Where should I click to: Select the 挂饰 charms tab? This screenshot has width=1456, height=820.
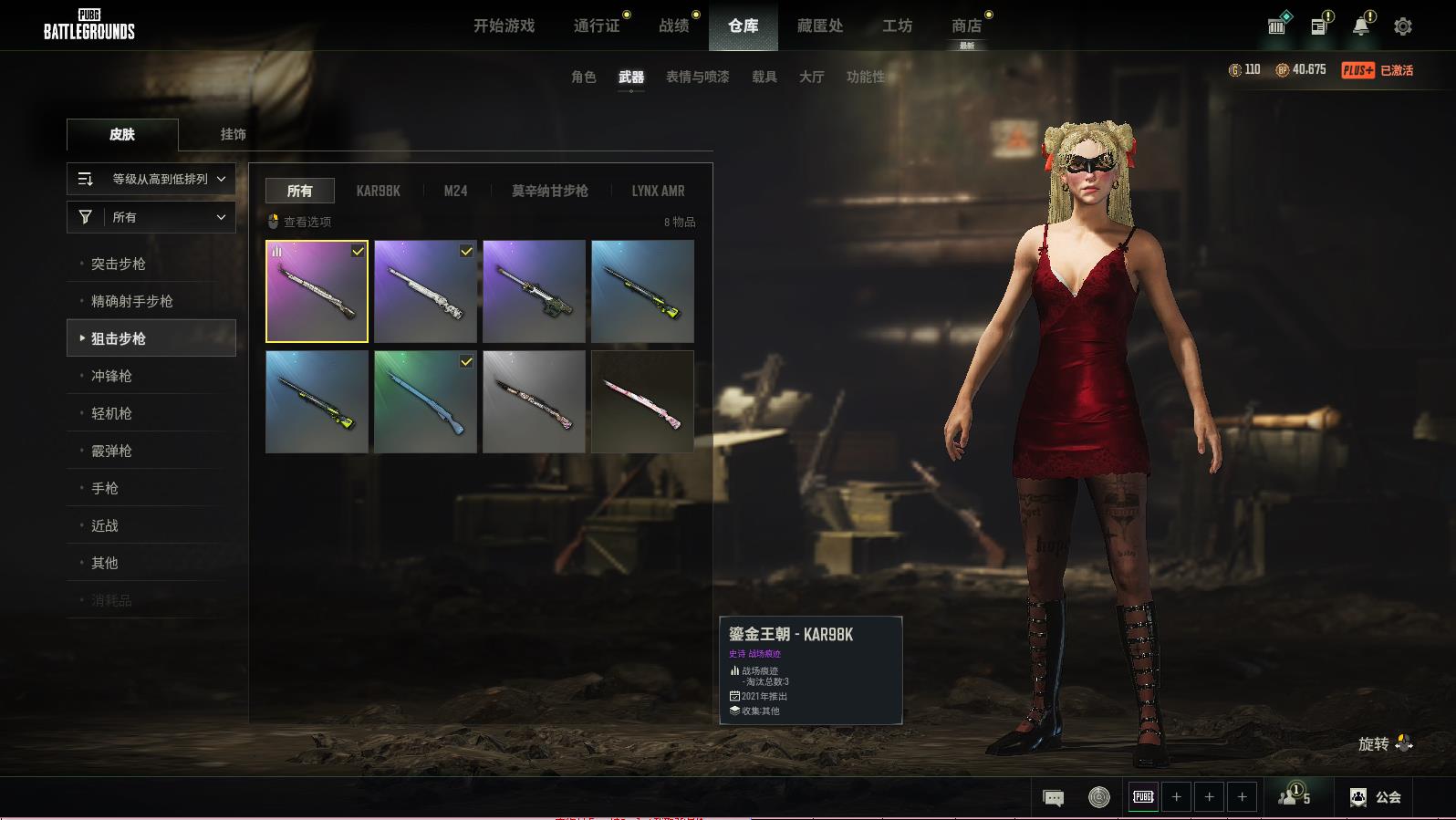(x=233, y=134)
